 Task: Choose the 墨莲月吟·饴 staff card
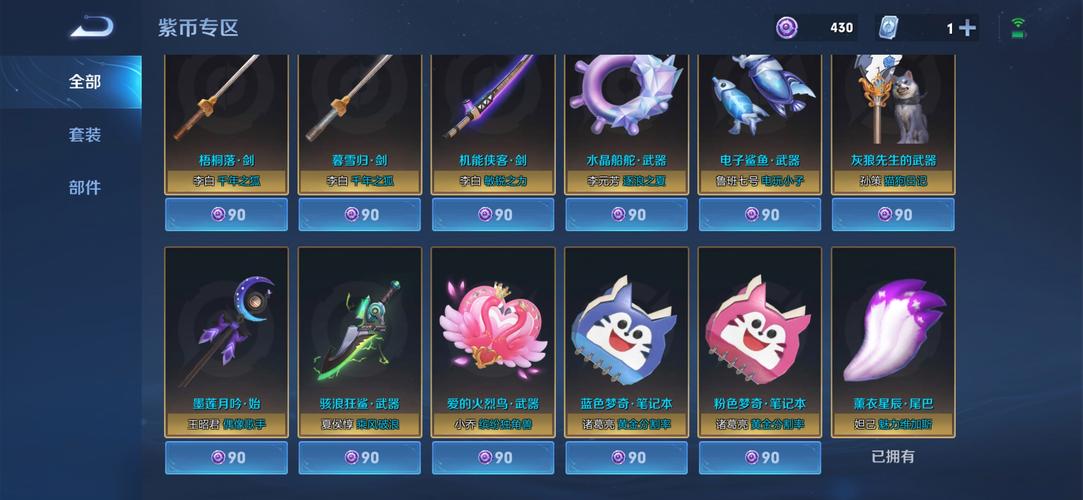click(x=226, y=340)
